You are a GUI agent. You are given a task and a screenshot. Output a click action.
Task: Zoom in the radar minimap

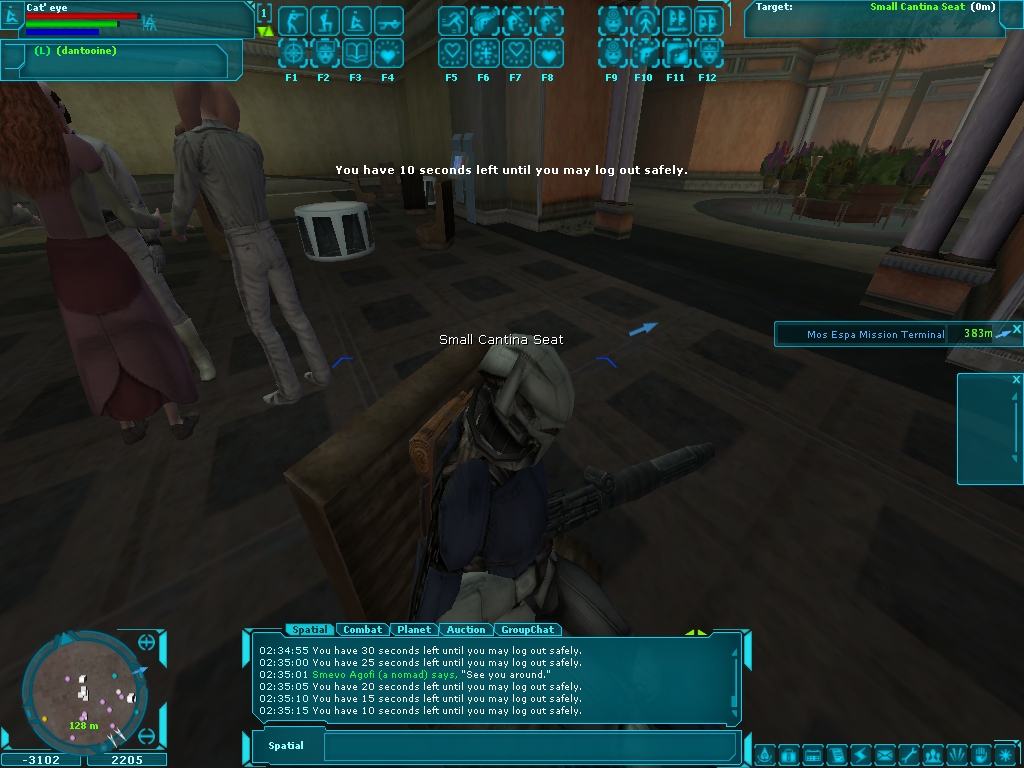click(146, 642)
